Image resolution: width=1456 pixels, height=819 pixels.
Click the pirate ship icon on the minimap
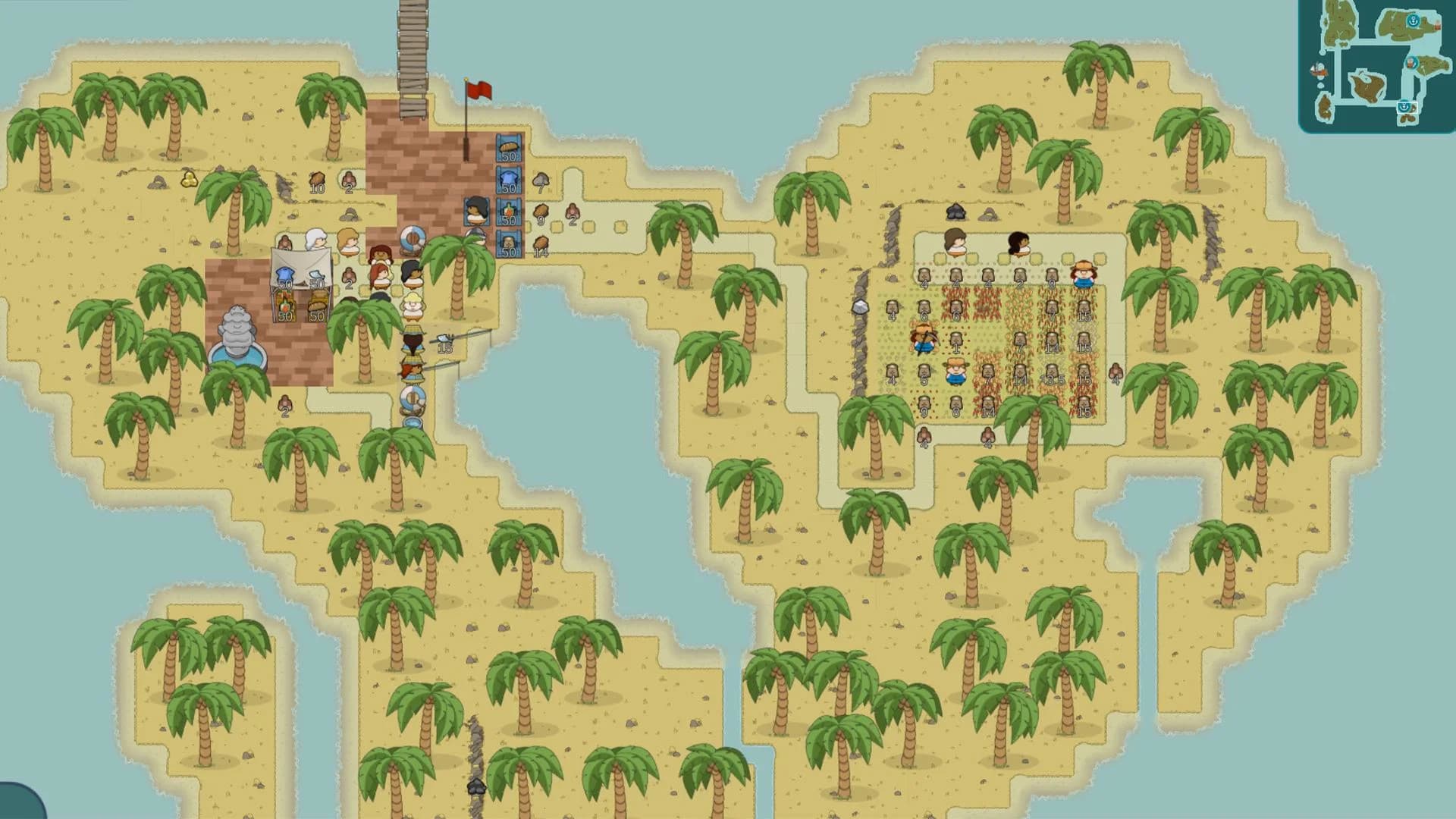pyautogui.click(x=1411, y=63)
